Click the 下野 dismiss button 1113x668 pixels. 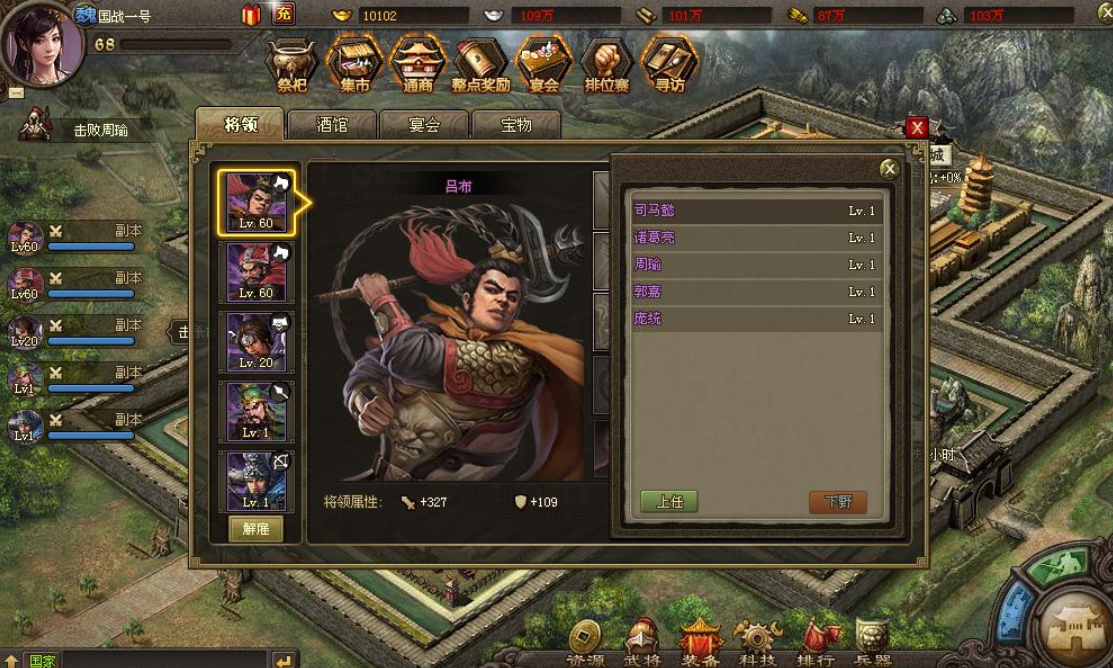click(837, 502)
